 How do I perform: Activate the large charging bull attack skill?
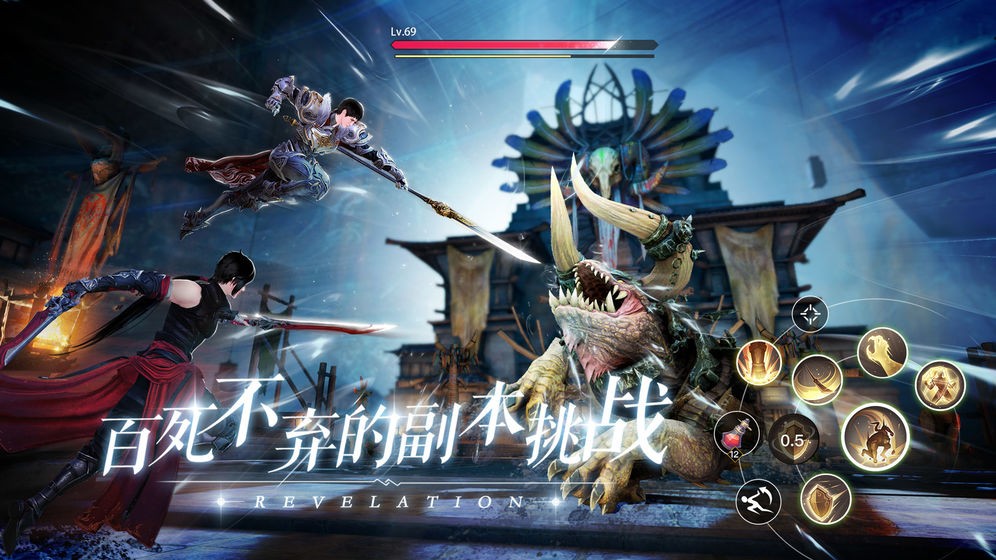(x=874, y=437)
